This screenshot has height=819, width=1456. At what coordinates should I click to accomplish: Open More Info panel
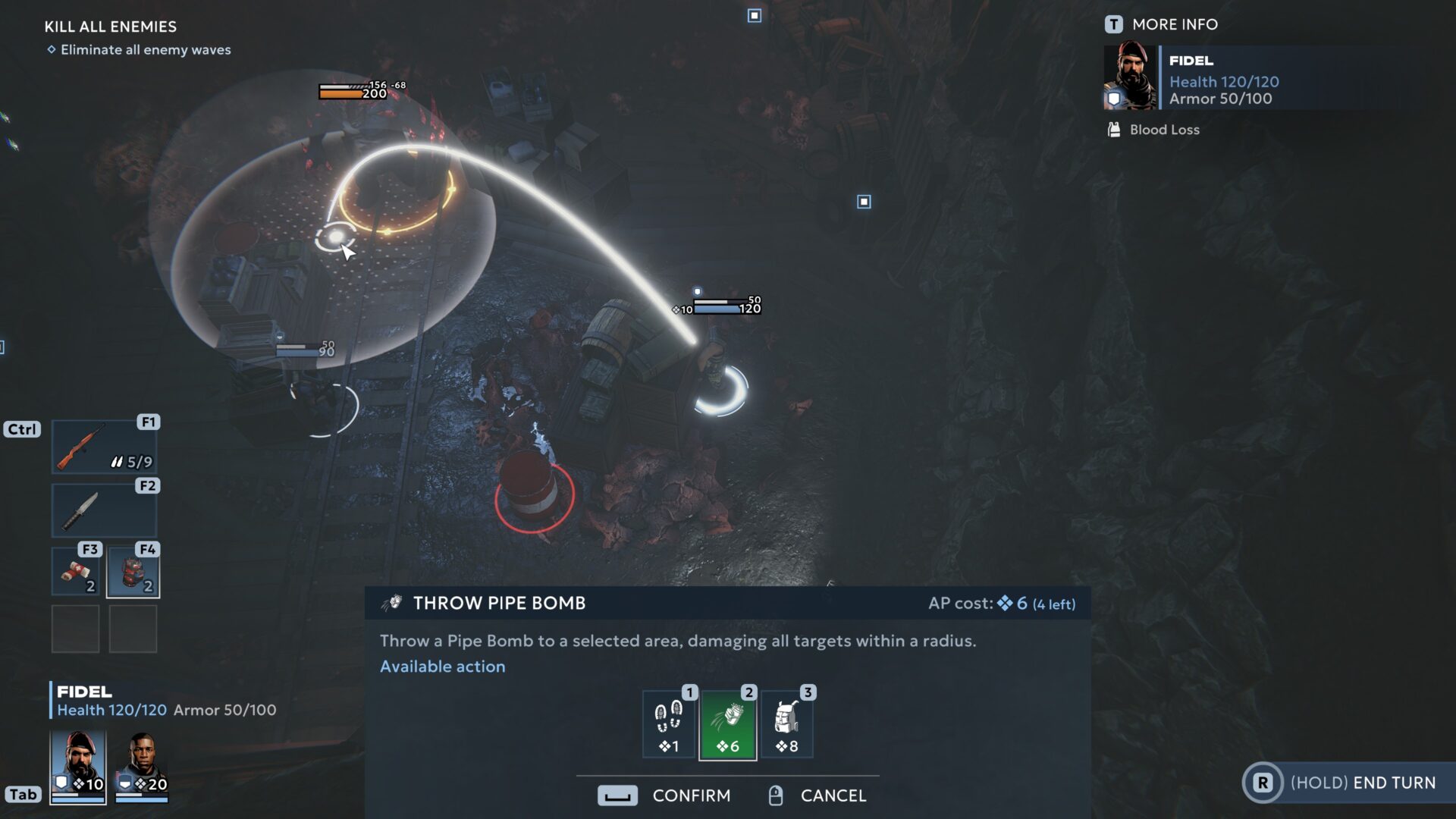click(1162, 24)
